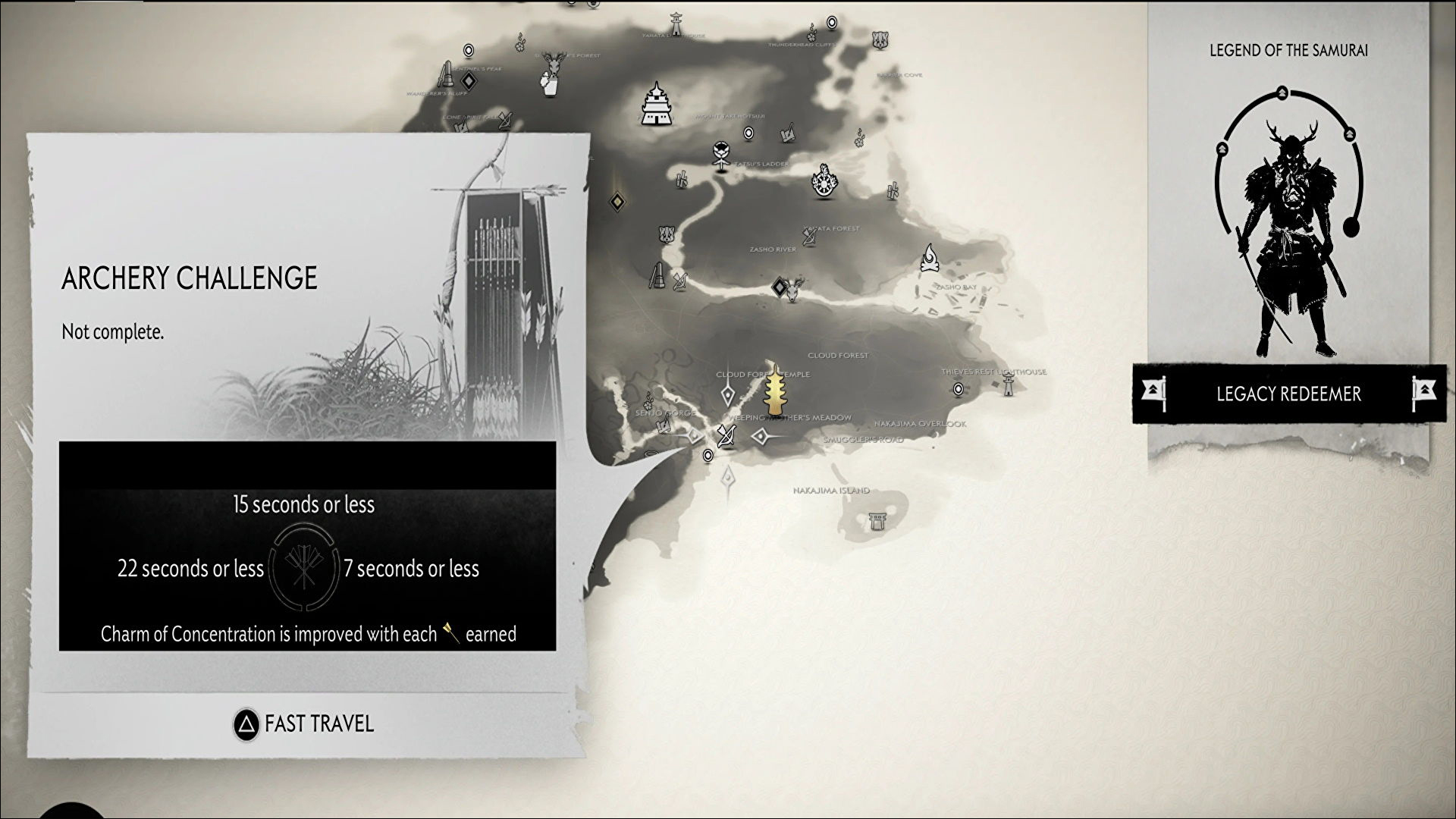Click the Legend of the Samurai figure
Screen dimensions: 1456x819
[x=1288, y=235]
